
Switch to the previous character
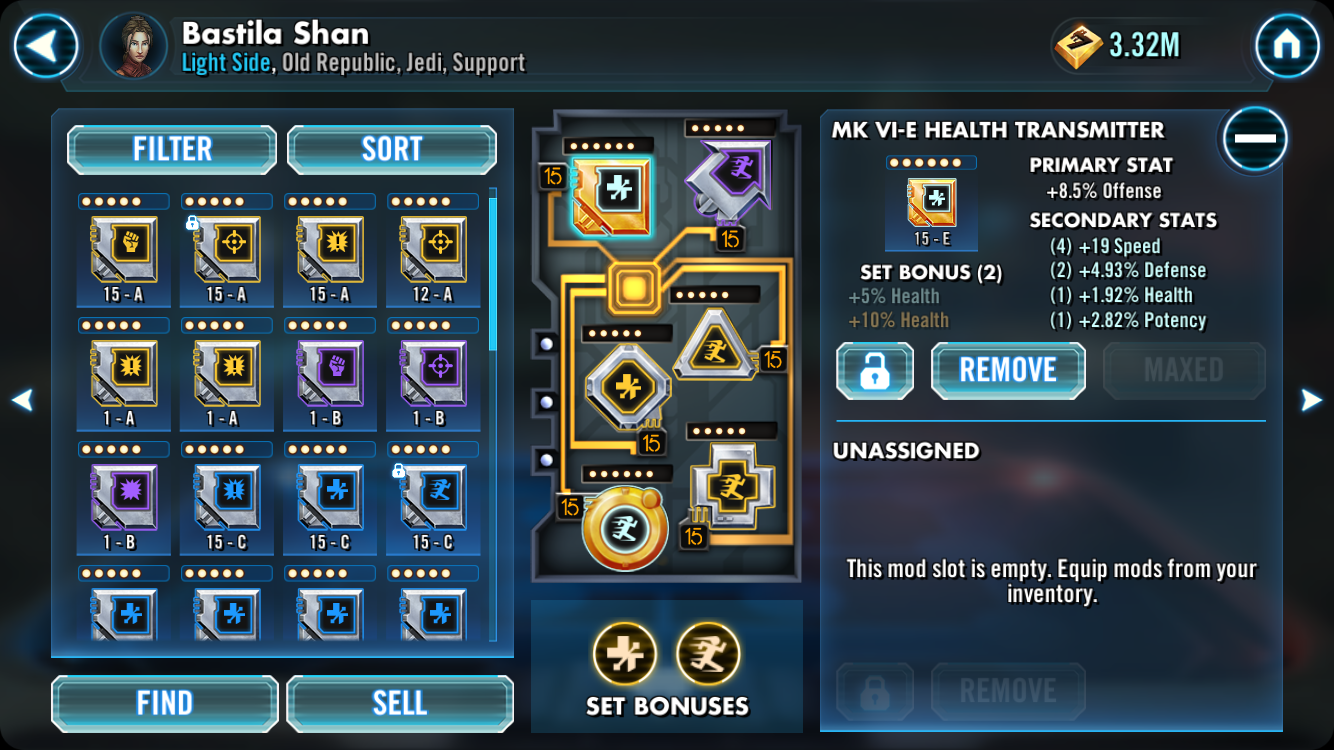click(22, 401)
